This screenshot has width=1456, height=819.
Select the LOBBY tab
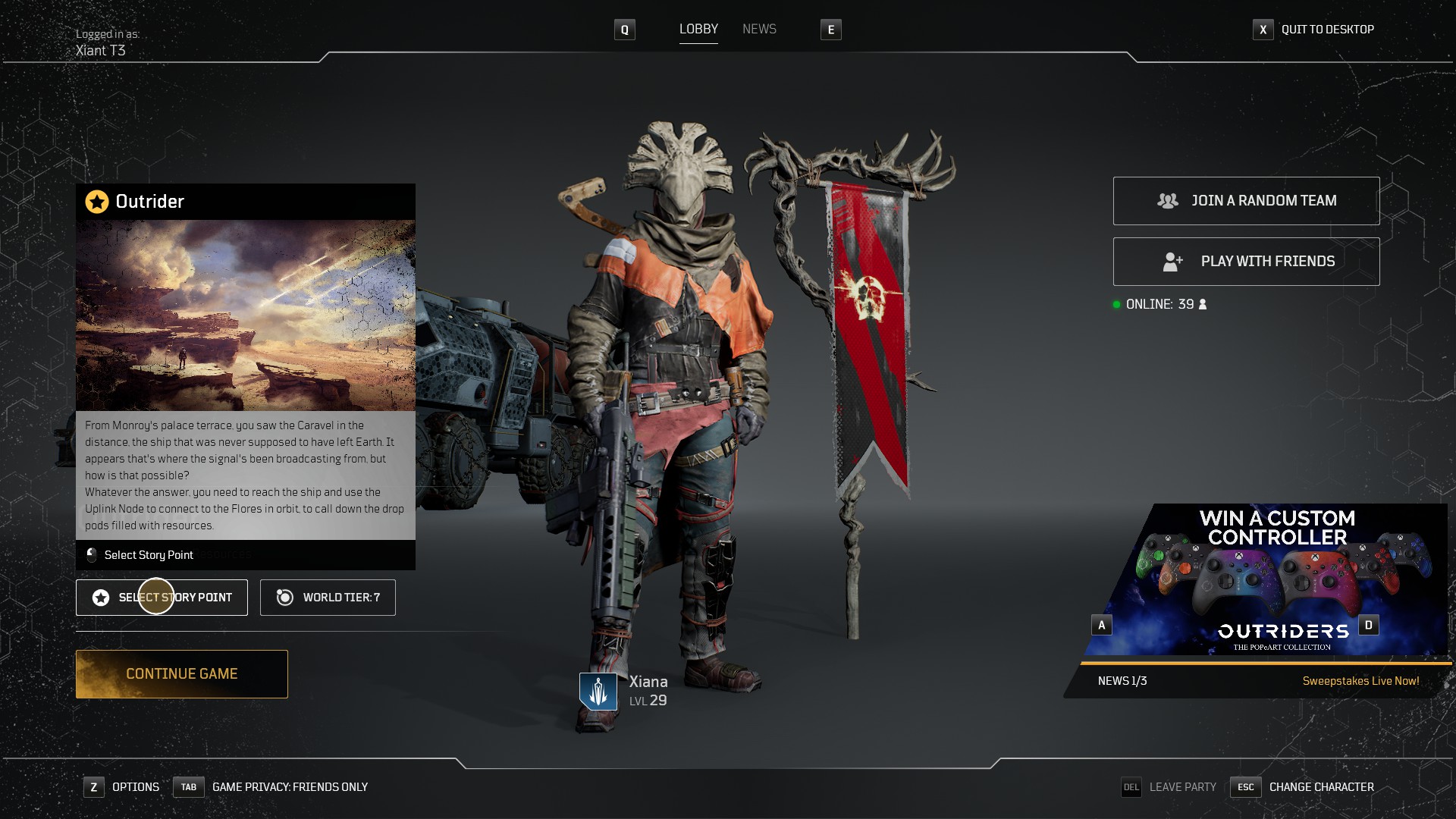[x=698, y=30]
